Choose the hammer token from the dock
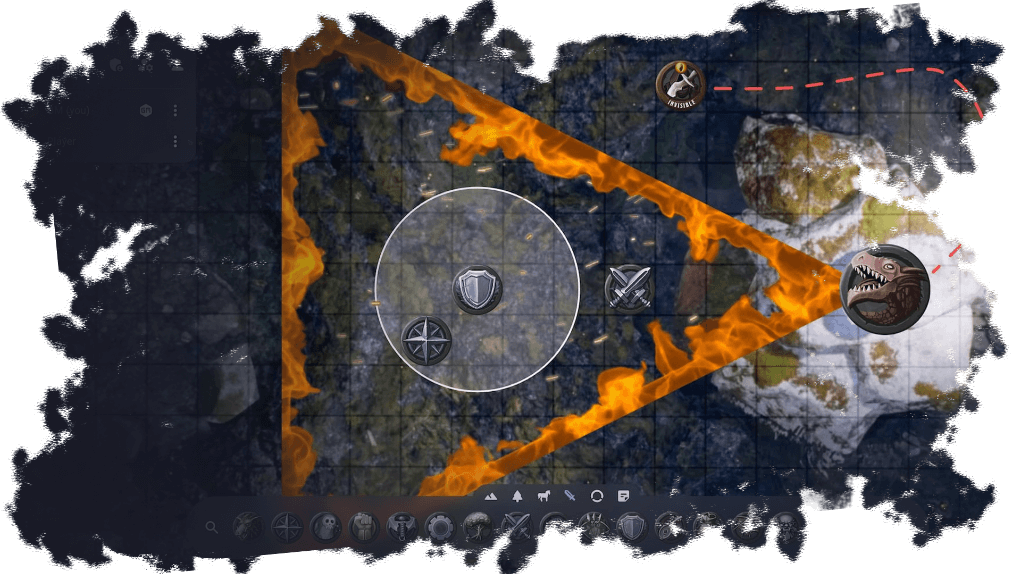1021x574 pixels. click(401, 527)
